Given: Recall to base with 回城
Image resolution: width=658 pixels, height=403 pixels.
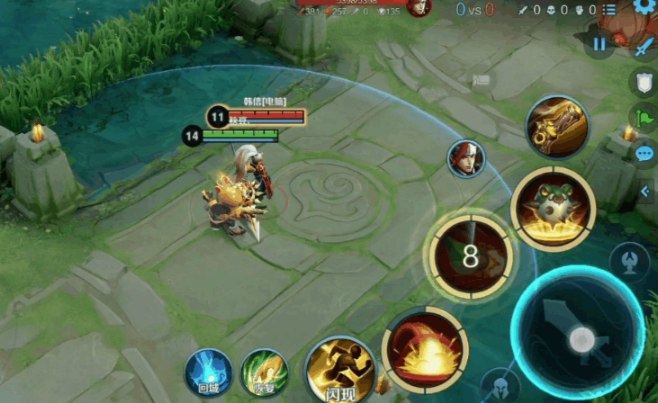Looking at the screenshot, I should (x=208, y=372).
